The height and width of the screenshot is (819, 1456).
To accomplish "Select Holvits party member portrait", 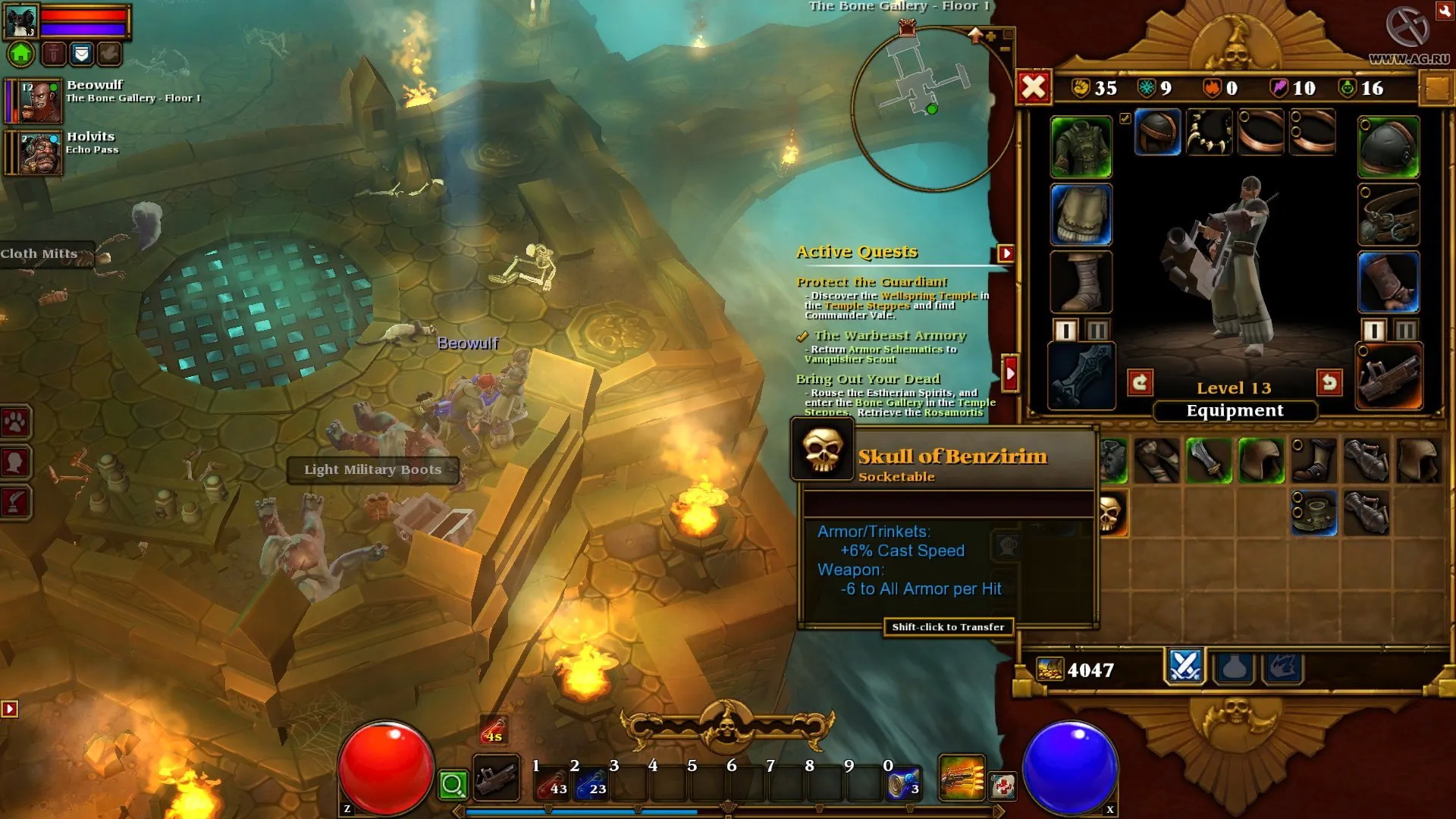I will tap(40, 153).
